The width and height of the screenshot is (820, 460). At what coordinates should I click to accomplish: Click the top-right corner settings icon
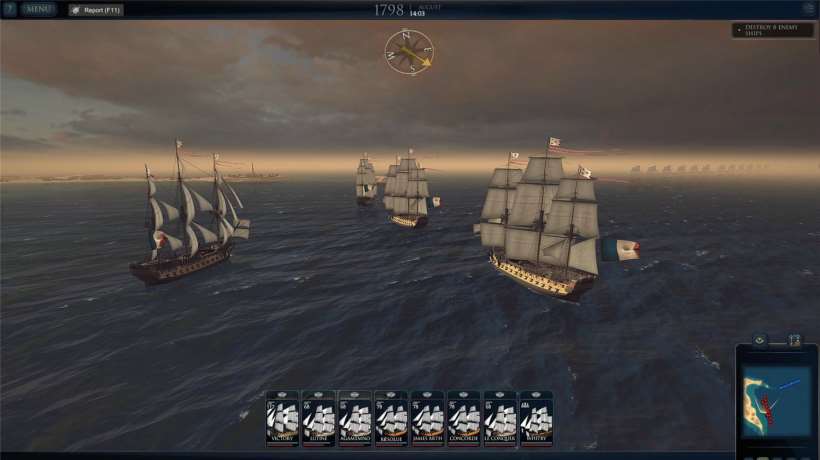pos(808,9)
